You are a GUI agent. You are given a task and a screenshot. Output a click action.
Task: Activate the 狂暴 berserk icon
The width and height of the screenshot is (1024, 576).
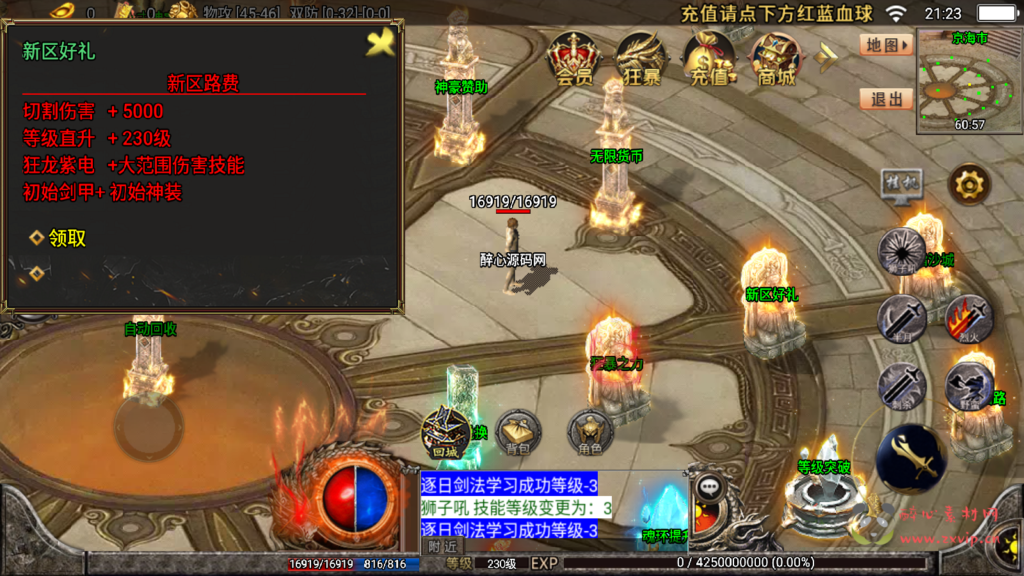tap(641, 58)
